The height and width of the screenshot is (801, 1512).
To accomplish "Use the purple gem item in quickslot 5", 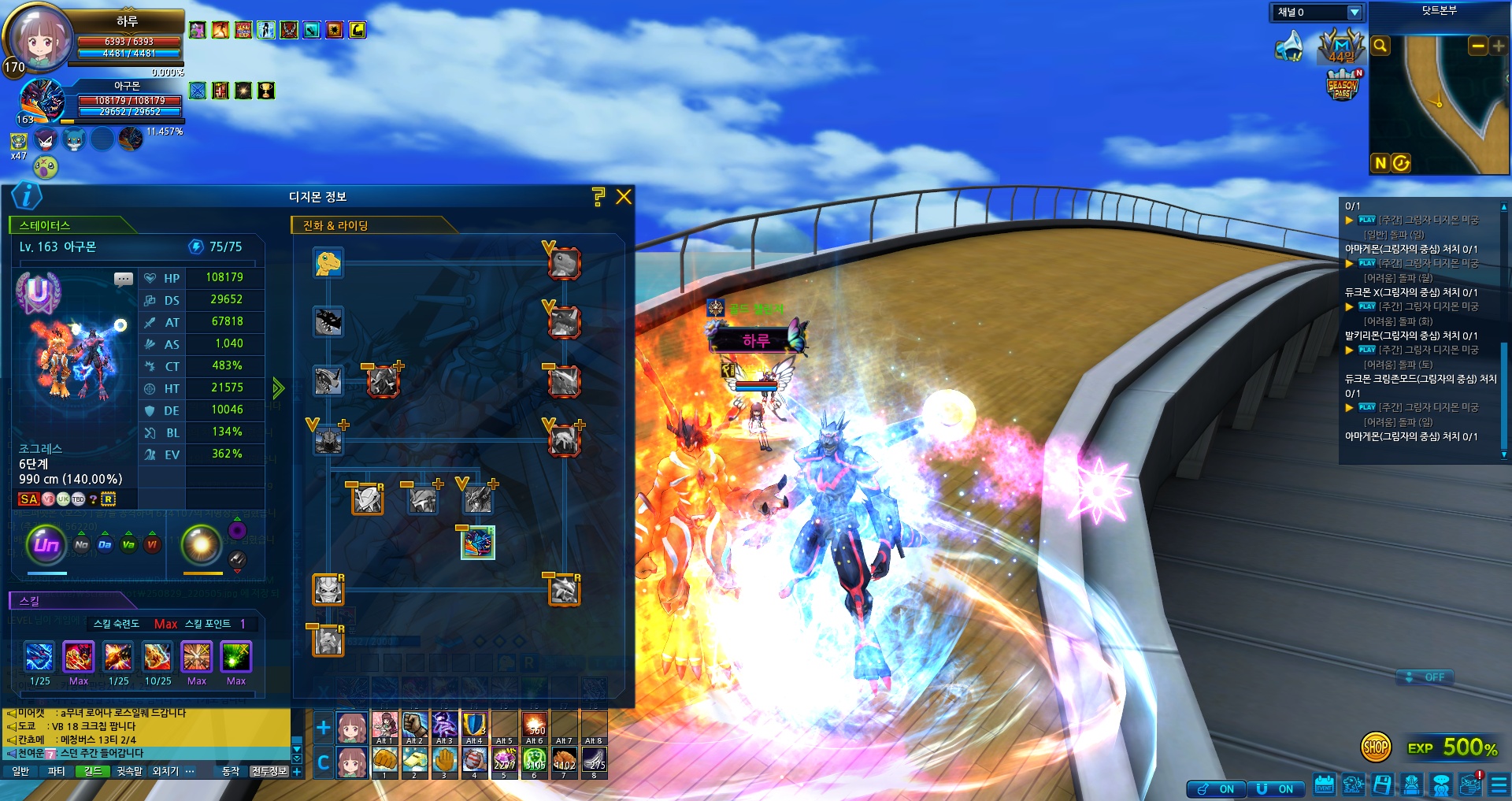I will pos(505,759).
